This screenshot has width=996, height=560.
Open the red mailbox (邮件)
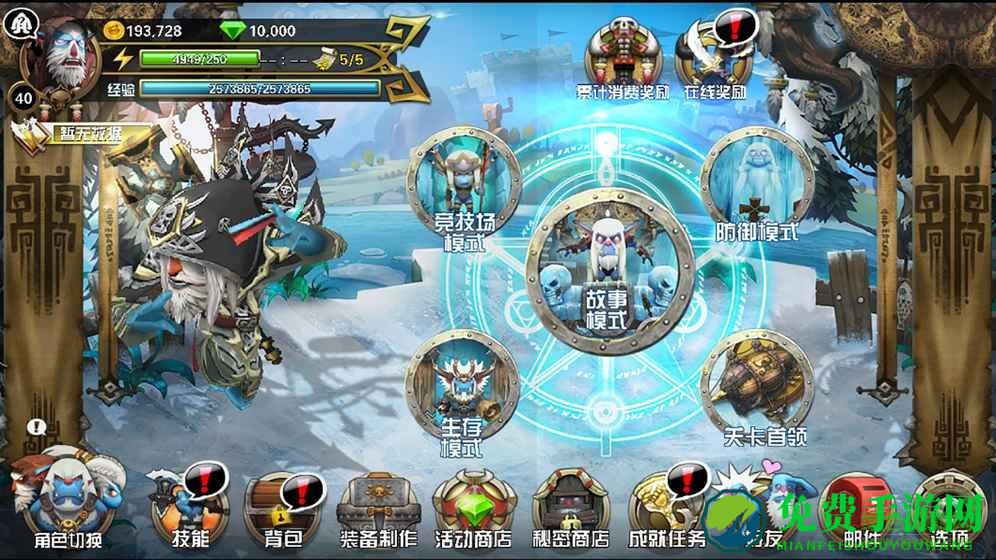click(x=860, y=505)
